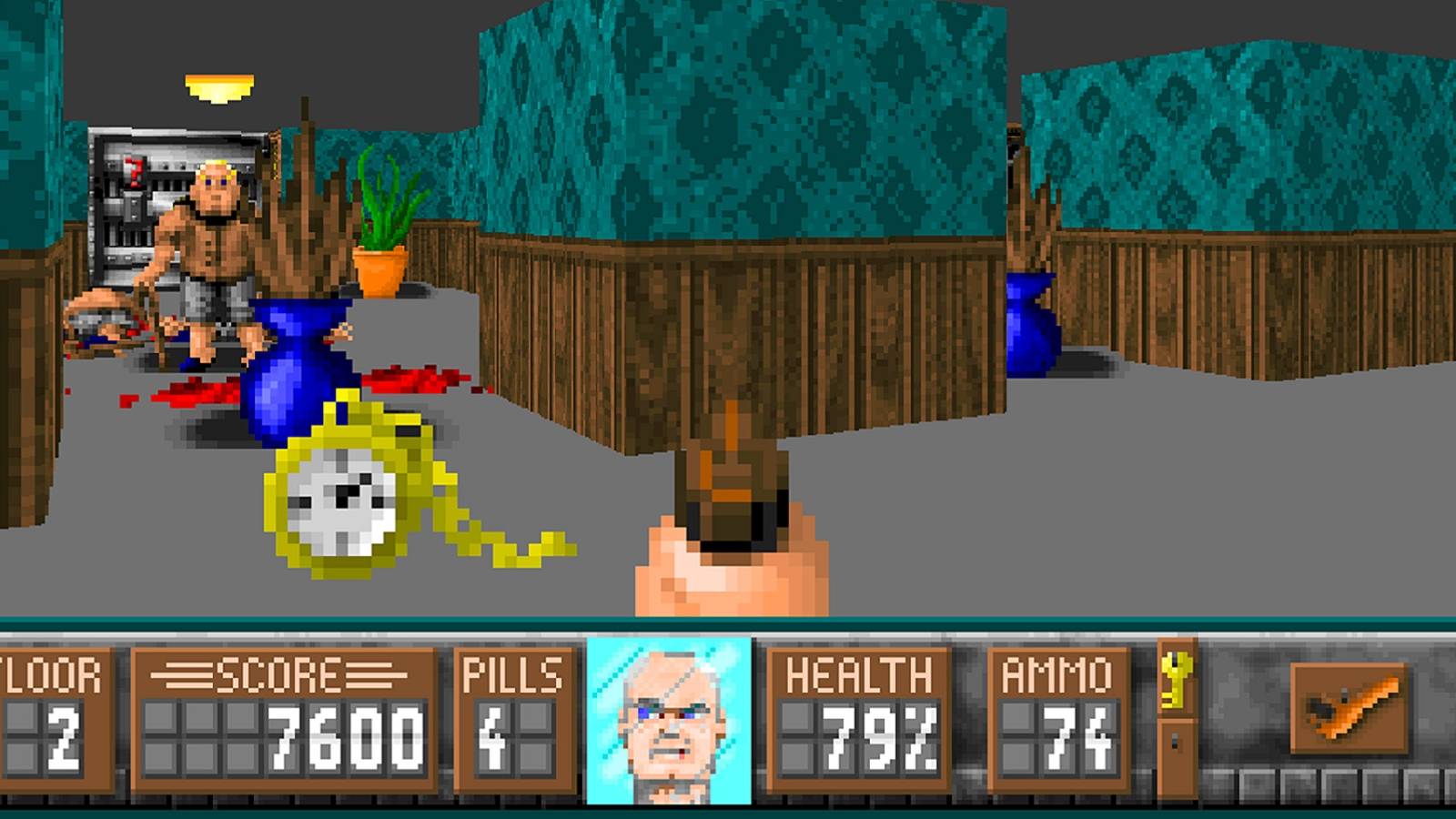Viewport: 1456px width, 819px height.
Task: Click the gold key icon in the HUD
Action: tap(1177, 678)
